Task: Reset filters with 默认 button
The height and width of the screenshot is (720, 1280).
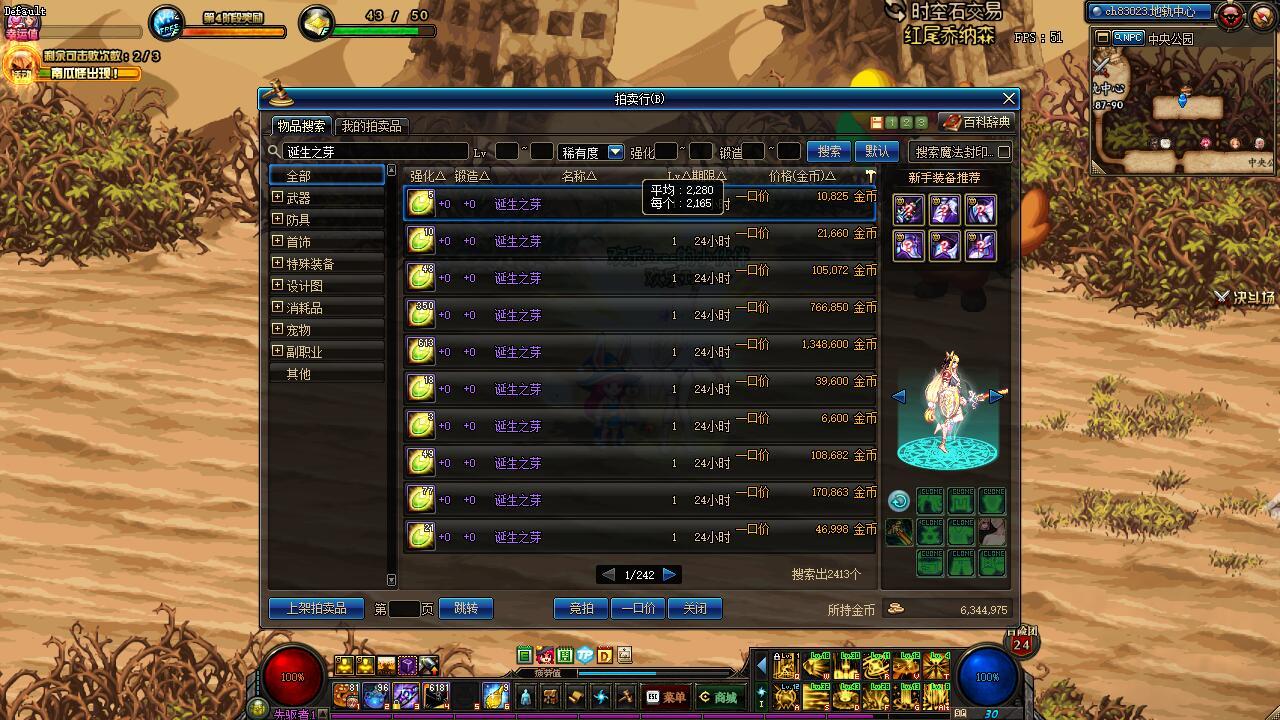Action: tap(877, 151)
